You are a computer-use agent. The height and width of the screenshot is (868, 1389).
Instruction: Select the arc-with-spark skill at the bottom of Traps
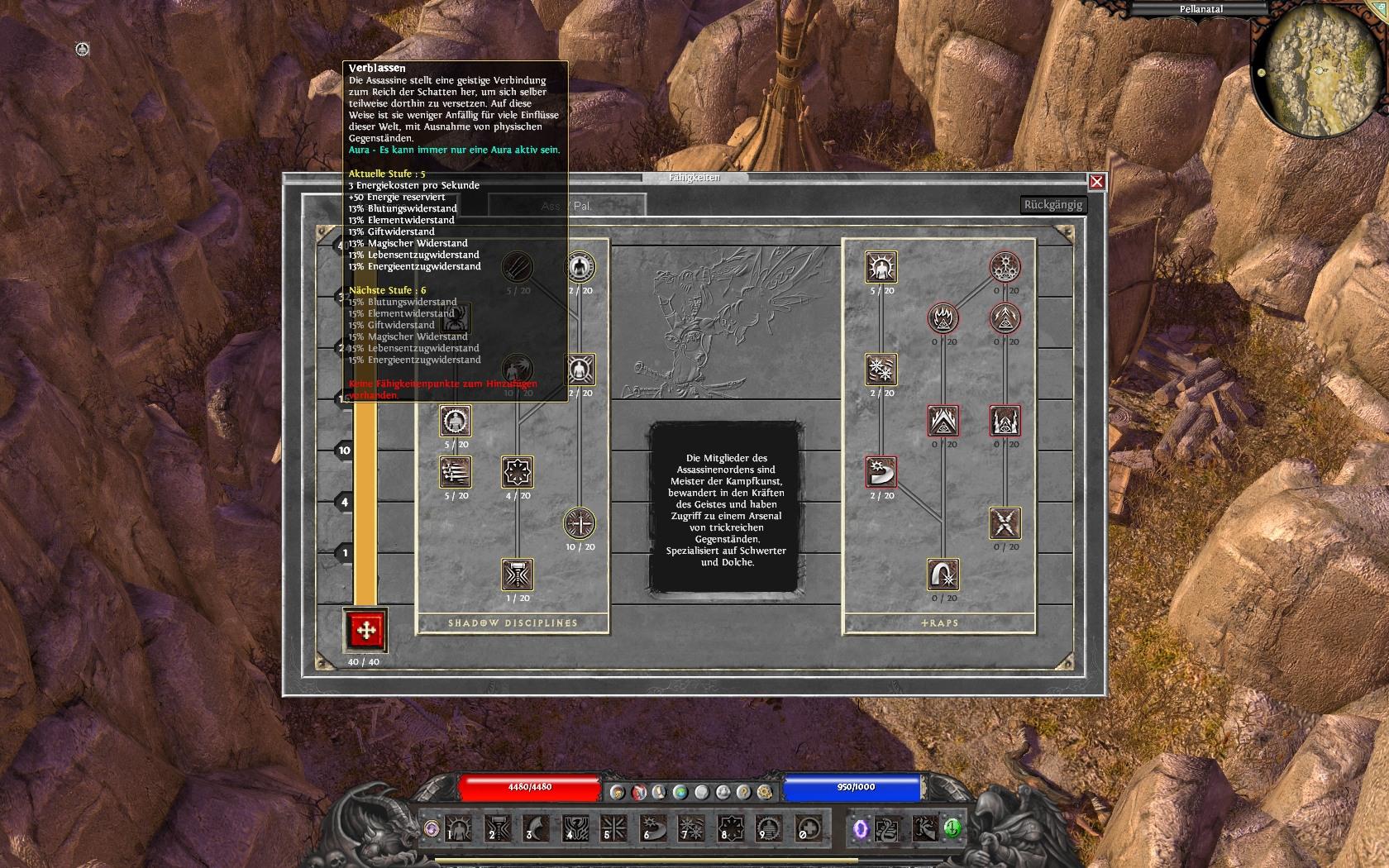pos(943,575)
